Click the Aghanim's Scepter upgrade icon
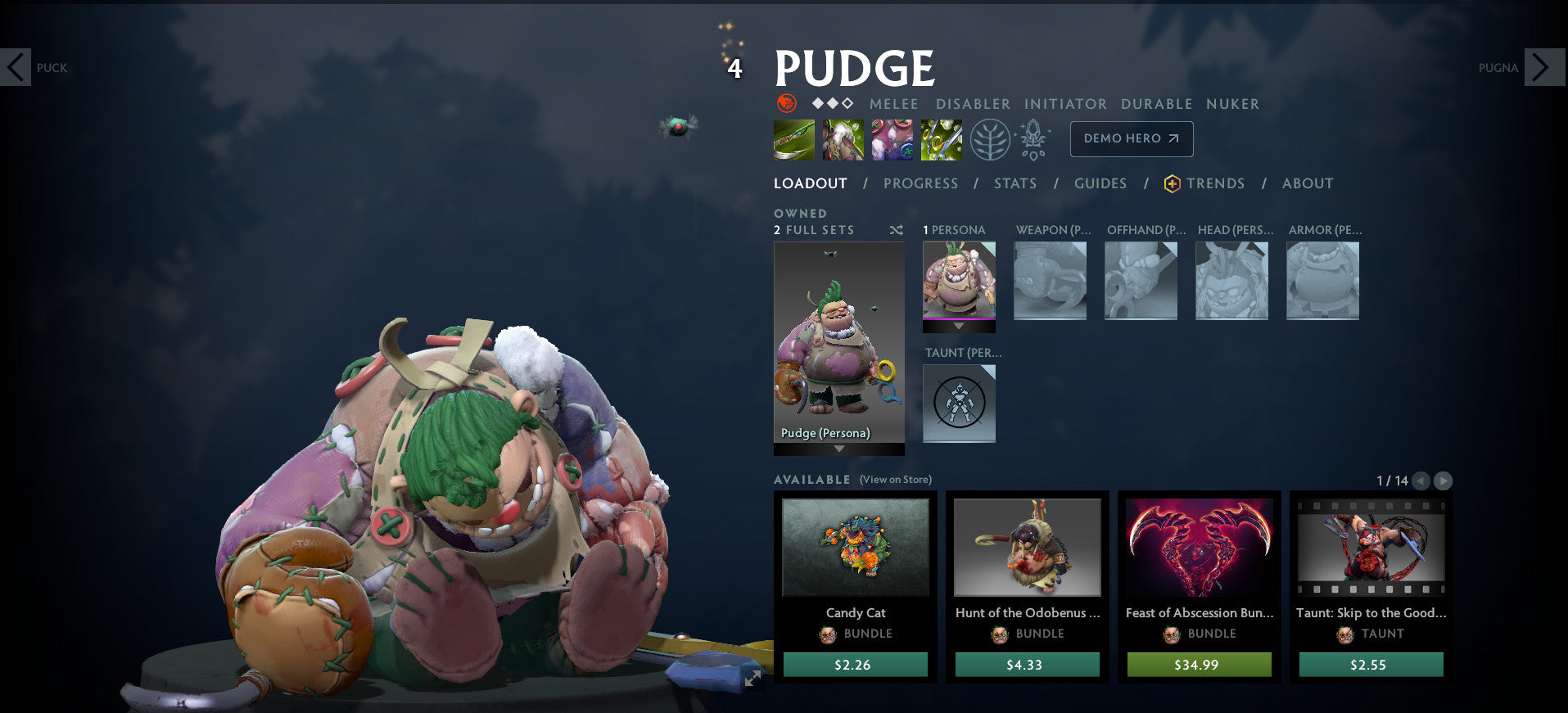Viewport: 1568px width, 713px height. 1033,139
